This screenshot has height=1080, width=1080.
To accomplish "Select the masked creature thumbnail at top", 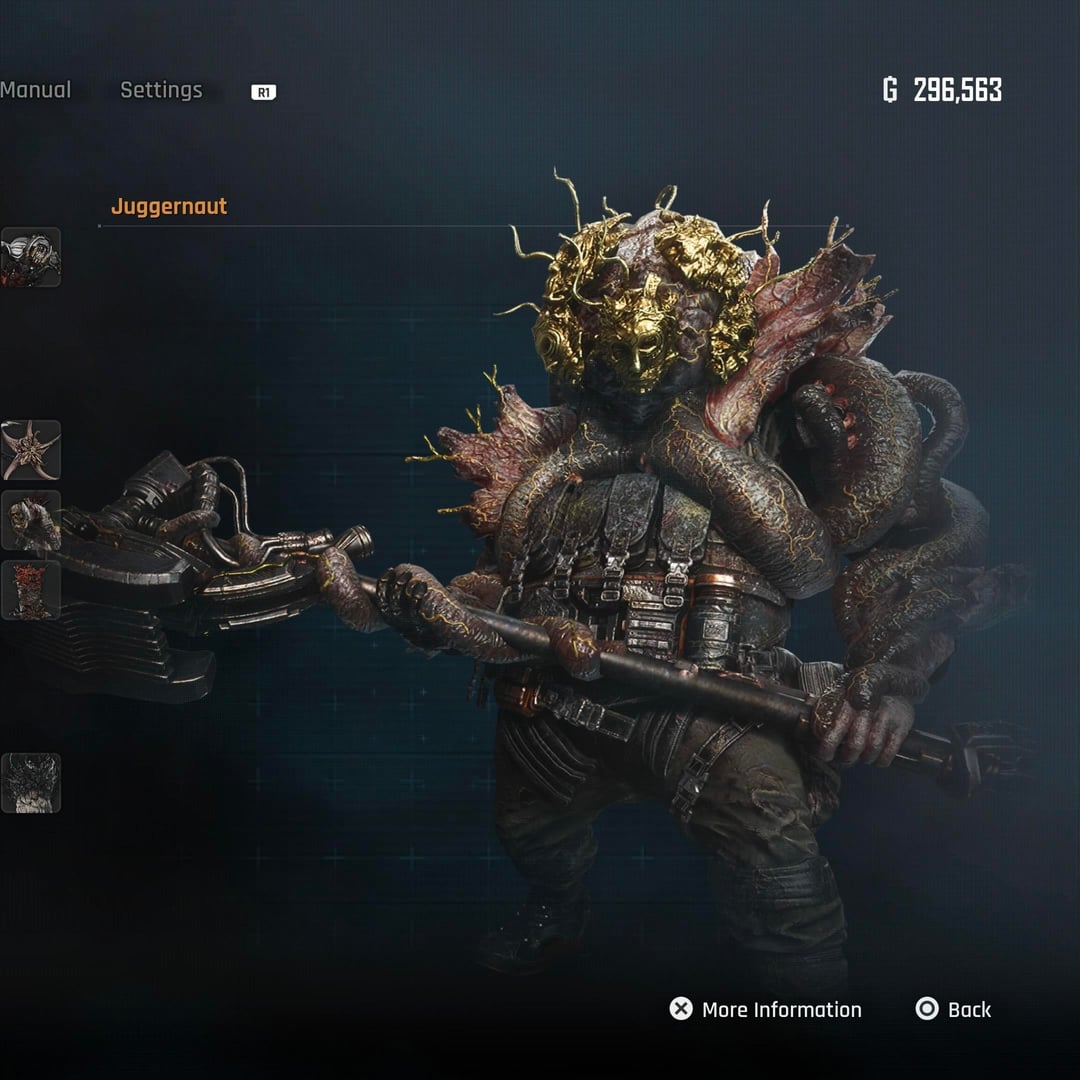I will (31, 257).
